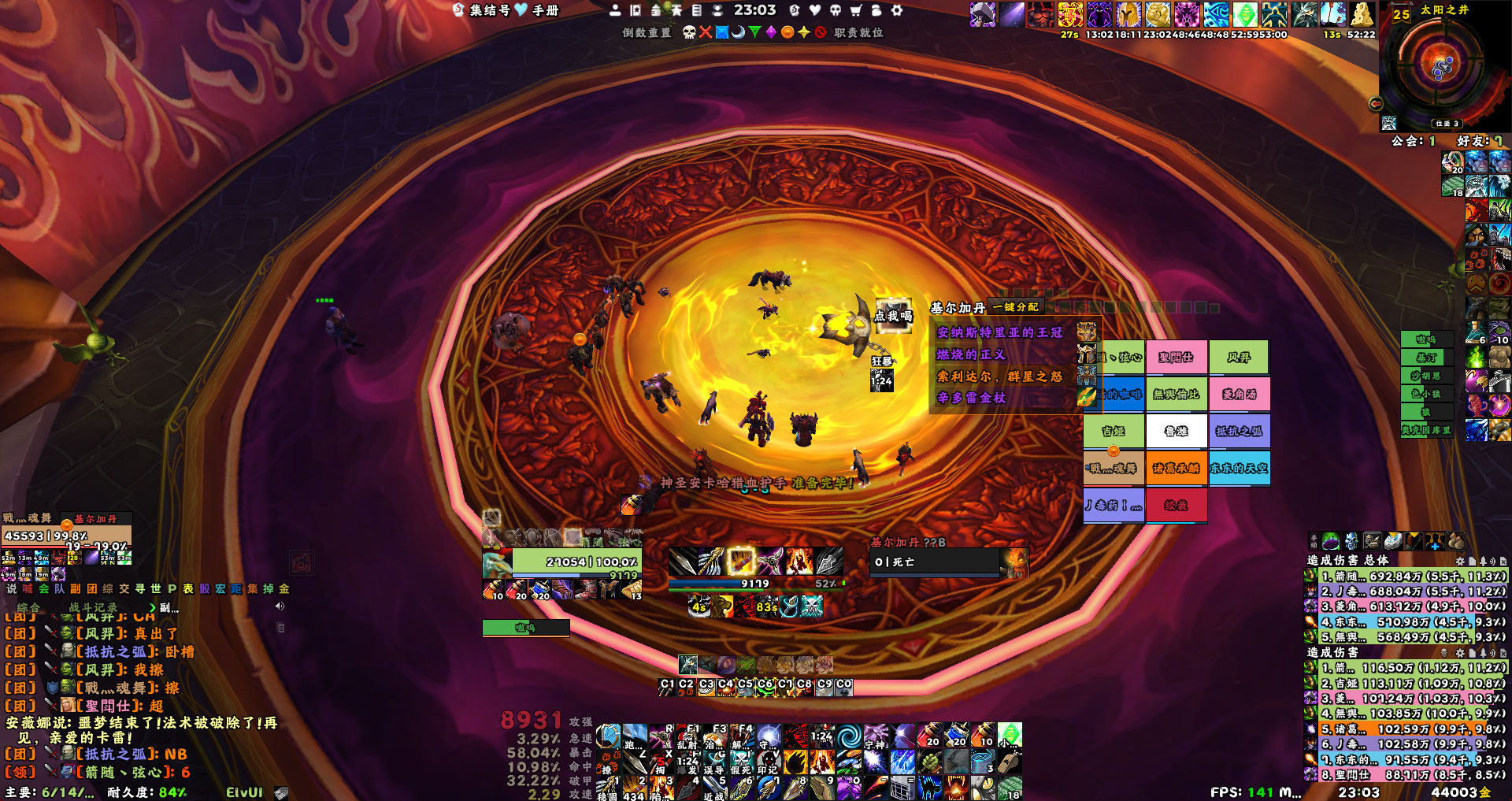
Task: Pick loot item 辛多雷金杖
Action: (x=972, y=398)
